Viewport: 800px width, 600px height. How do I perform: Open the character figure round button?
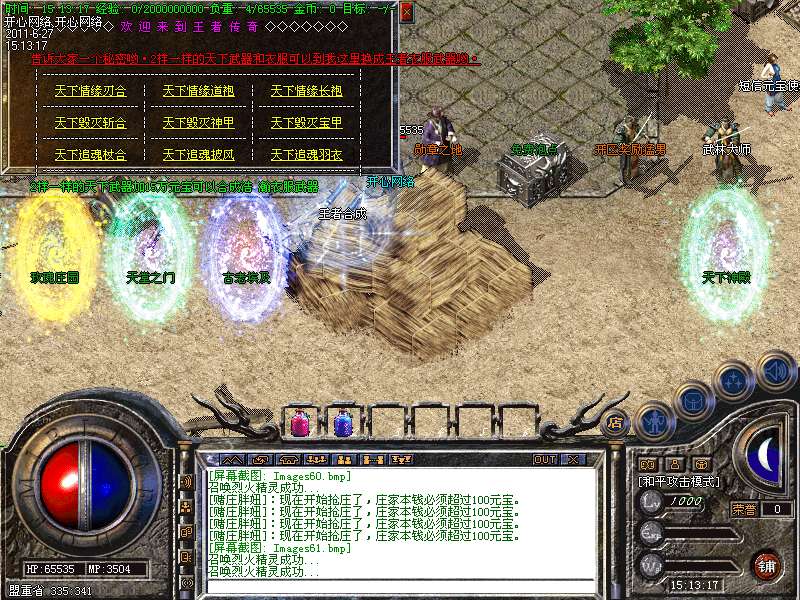pyautogui.click(x=653, y=421)
